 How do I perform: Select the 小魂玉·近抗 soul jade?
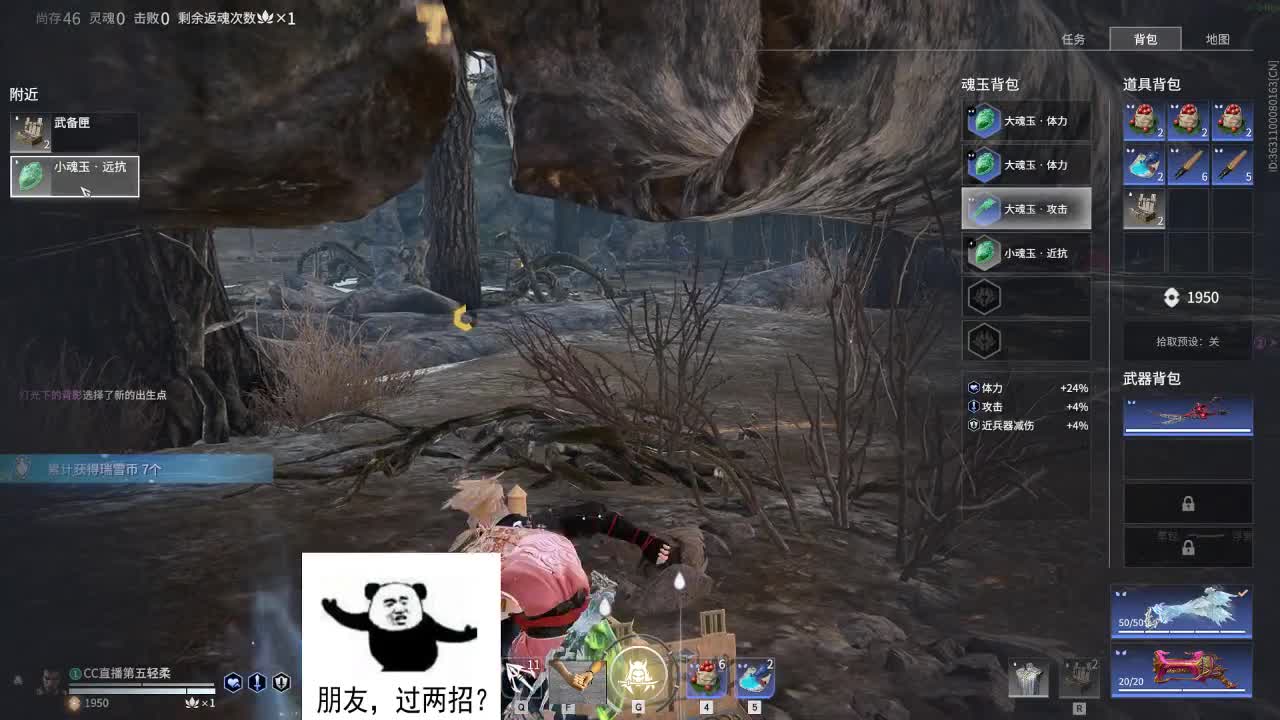pos(1024,253)
